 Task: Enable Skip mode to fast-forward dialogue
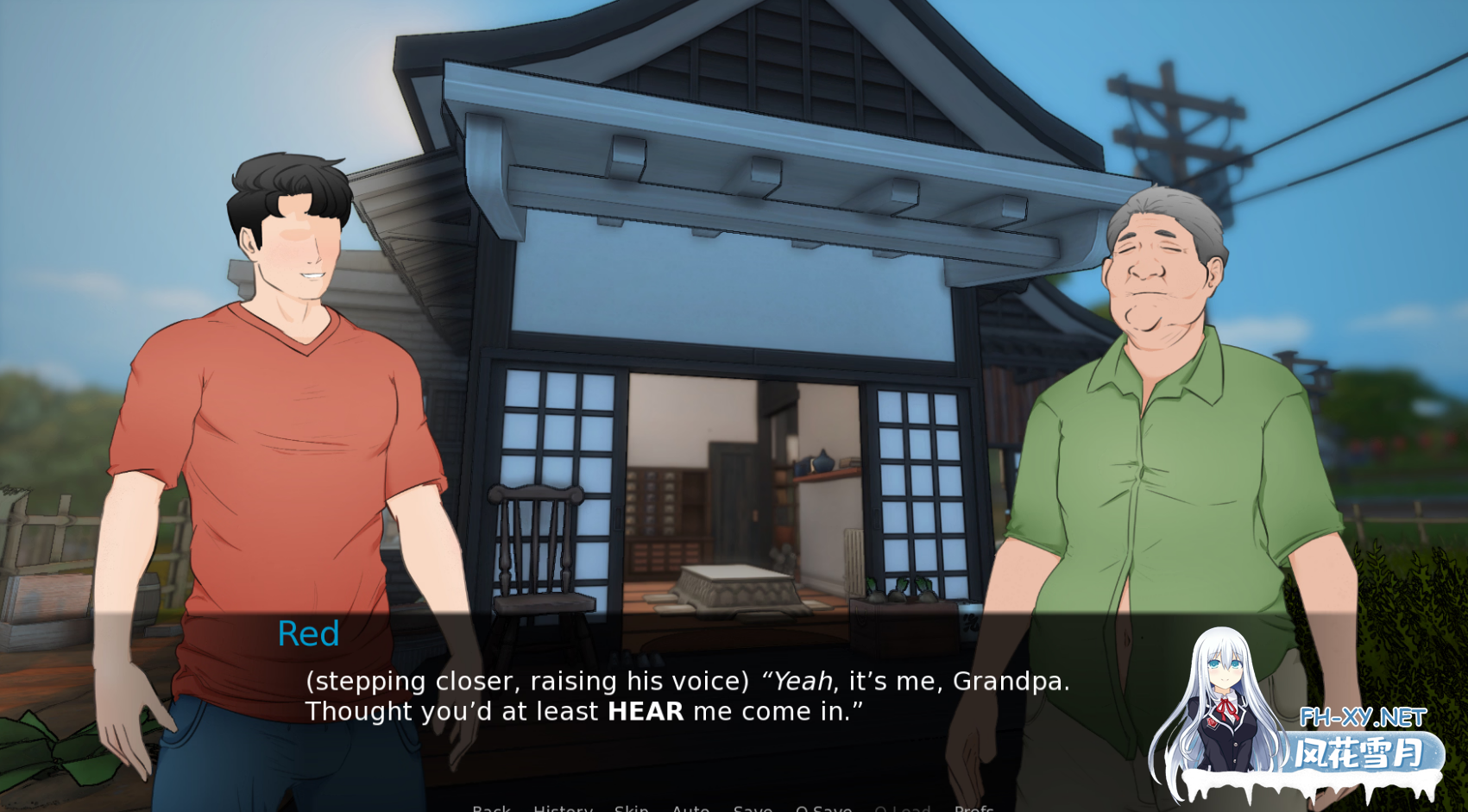tap(632, 808)
